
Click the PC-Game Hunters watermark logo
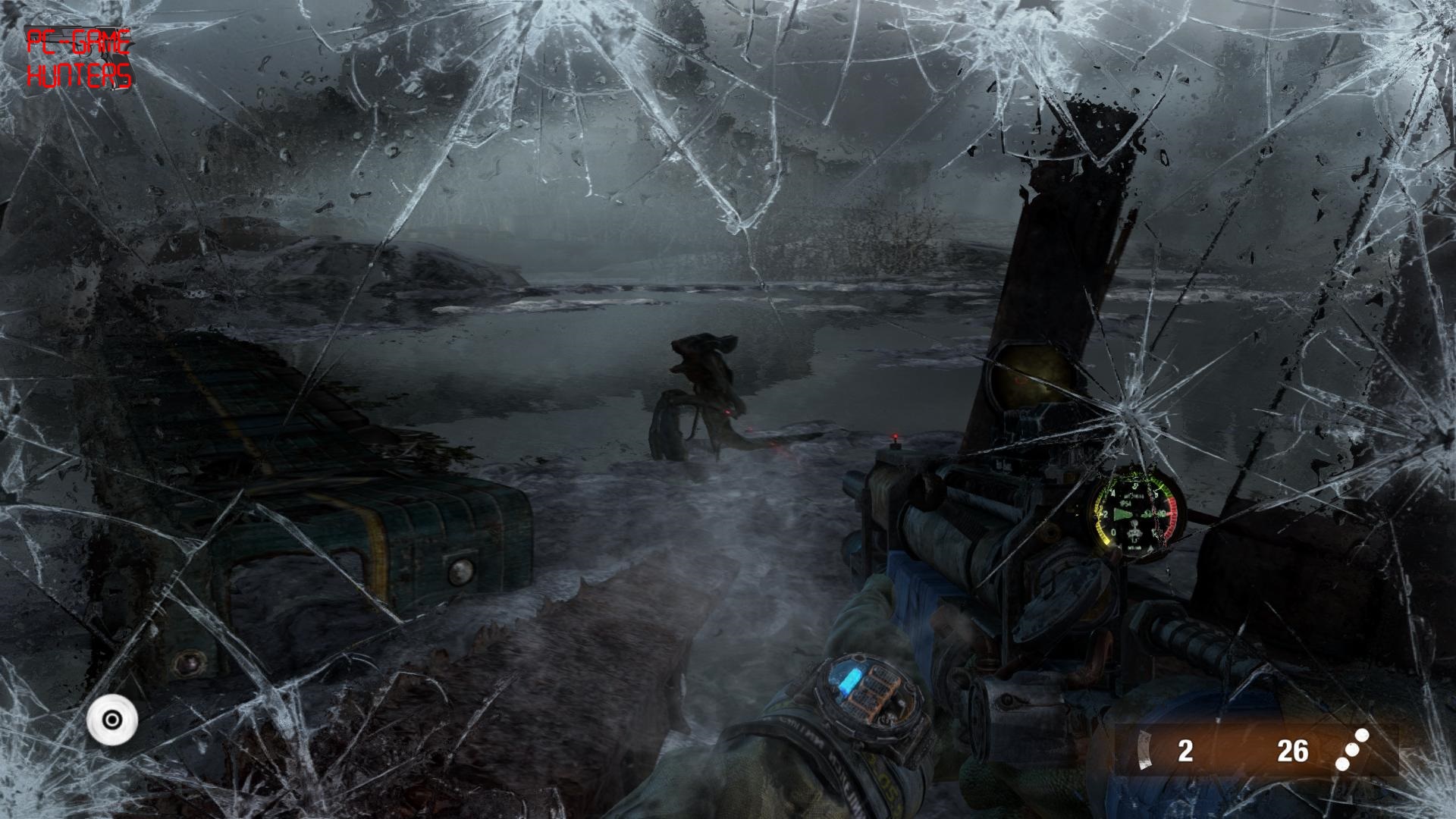click(79, 58)
